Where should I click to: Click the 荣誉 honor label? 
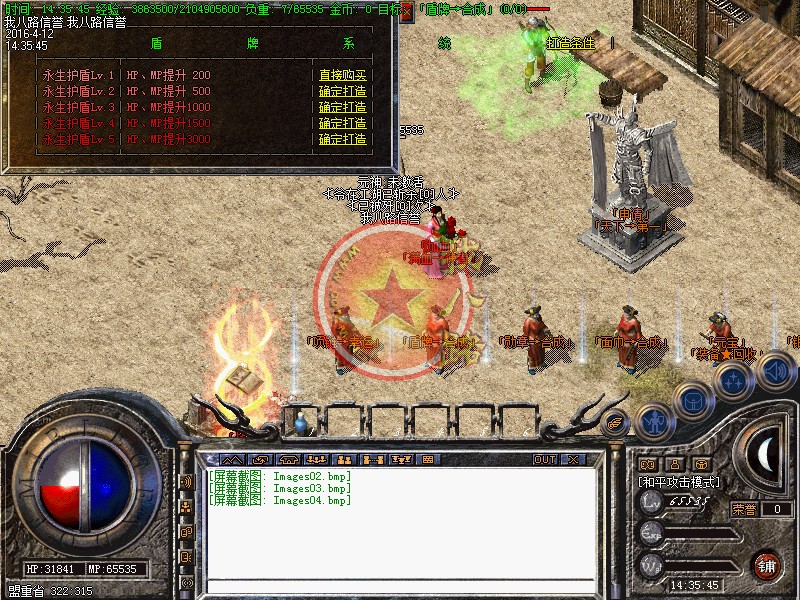(743, 509)
